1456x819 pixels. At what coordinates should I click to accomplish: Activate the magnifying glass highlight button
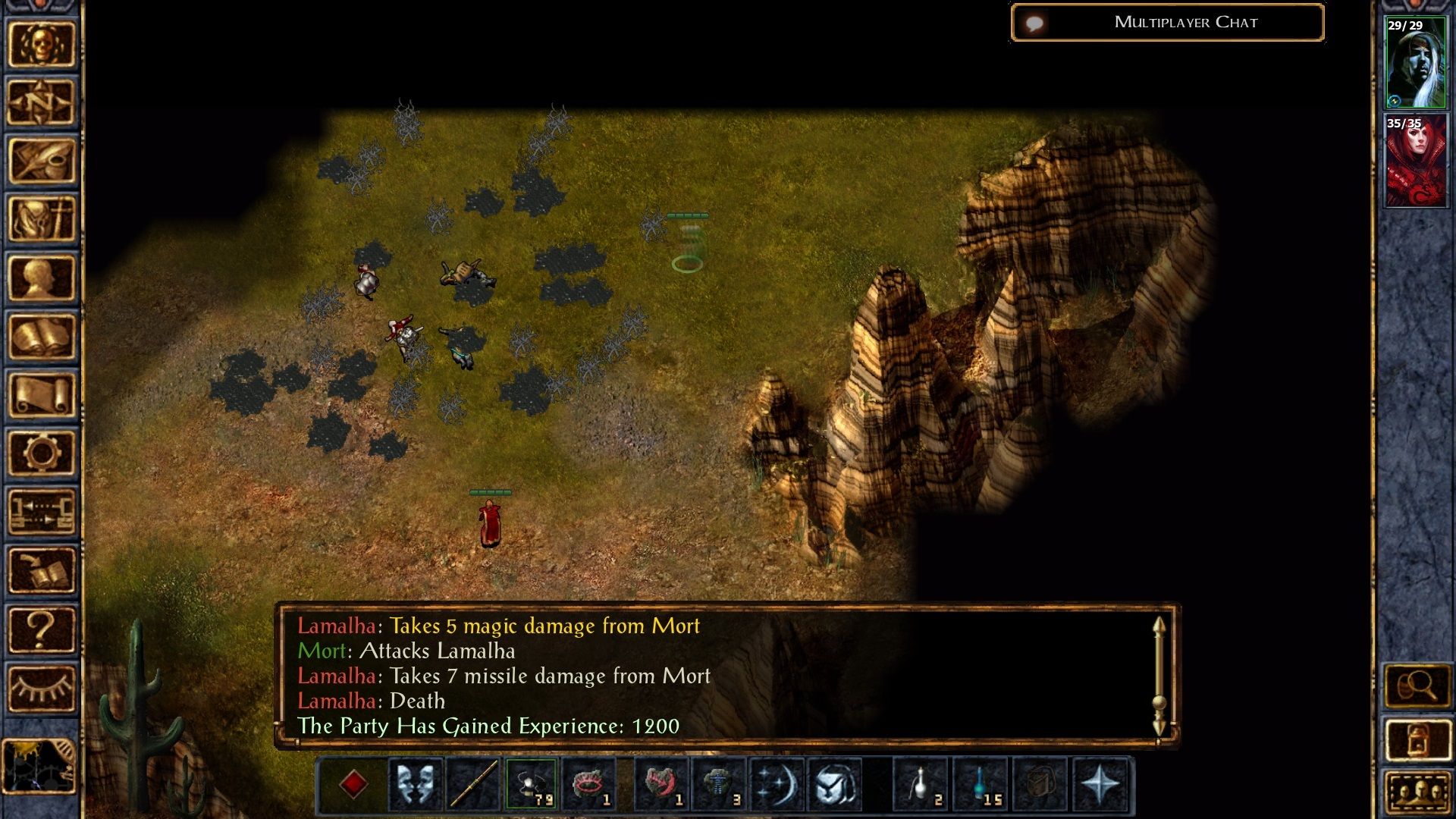(x=1417, y=687)
